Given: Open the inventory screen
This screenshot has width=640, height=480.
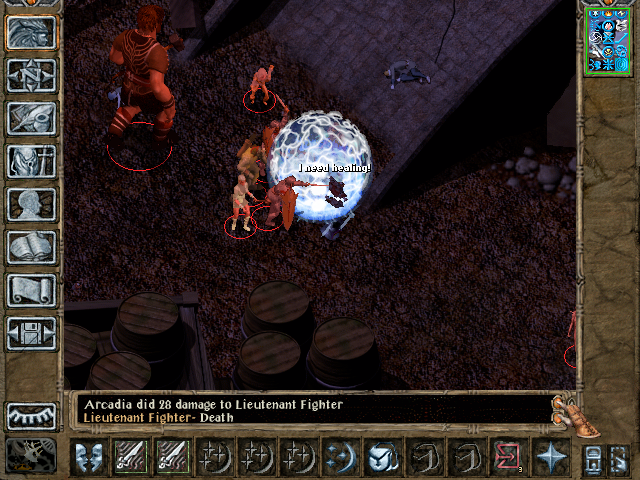Looking at the screenshot, I should (x=32, y=161).
